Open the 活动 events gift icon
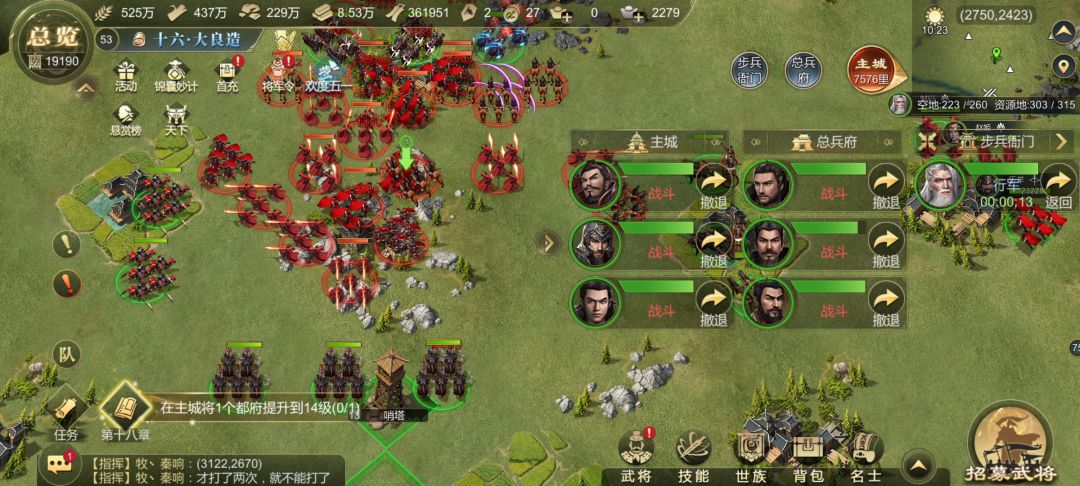 click(x=125, y=74)
